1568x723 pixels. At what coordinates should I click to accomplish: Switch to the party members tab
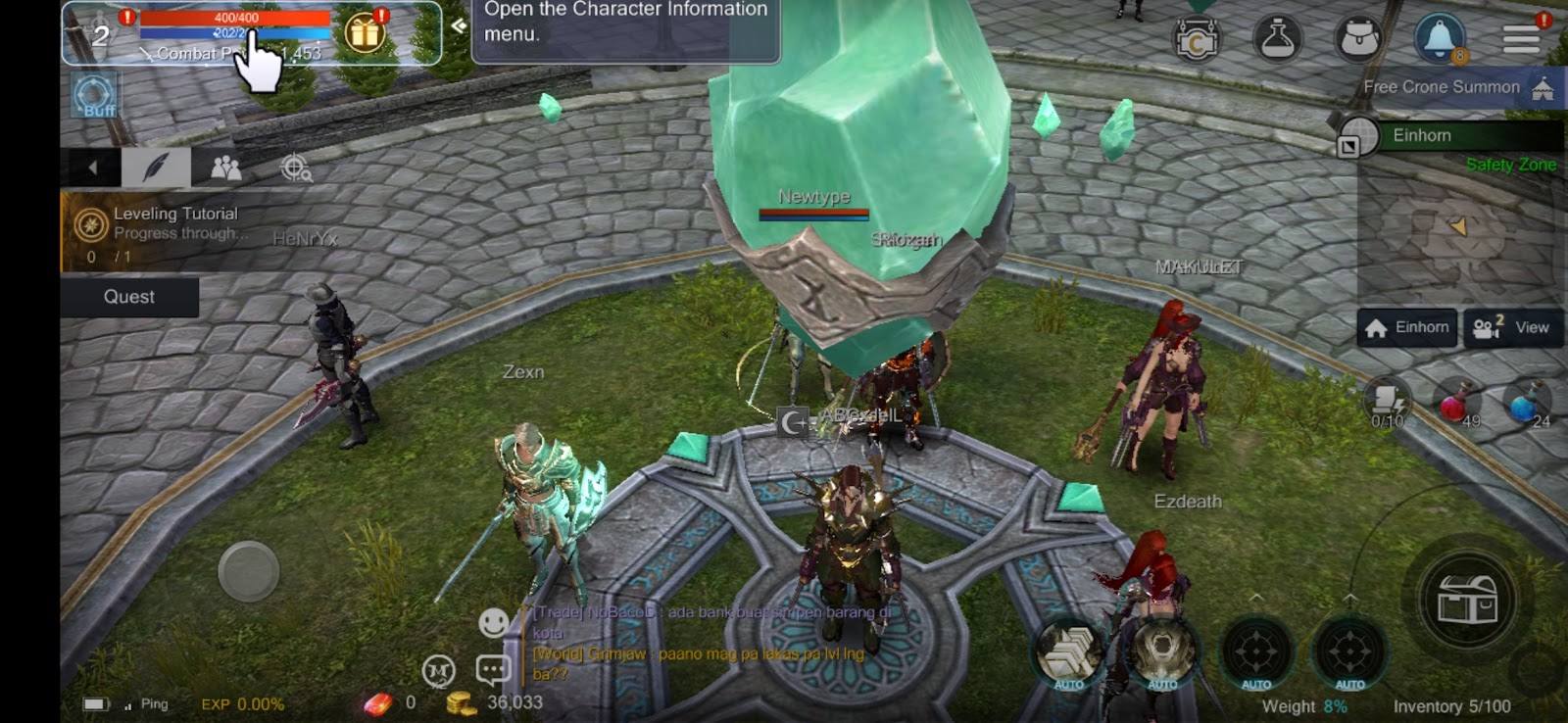225,168
